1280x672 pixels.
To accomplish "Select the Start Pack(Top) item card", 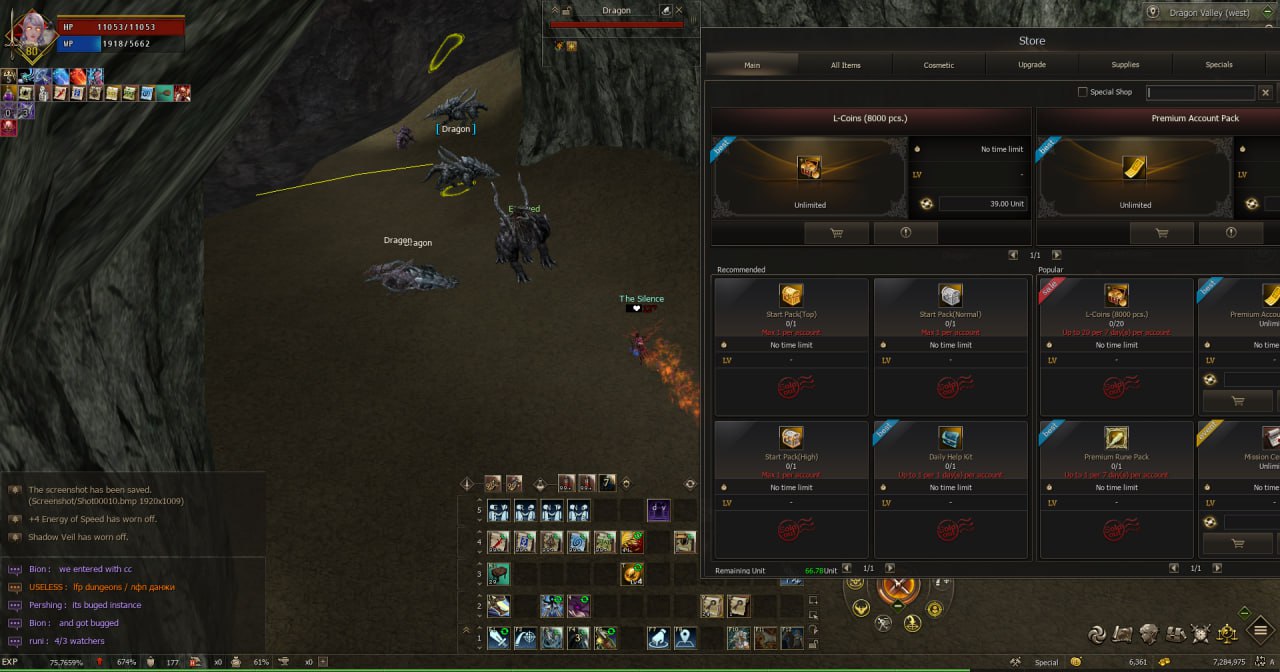I will pyautogui.click(x=791, y=346).
